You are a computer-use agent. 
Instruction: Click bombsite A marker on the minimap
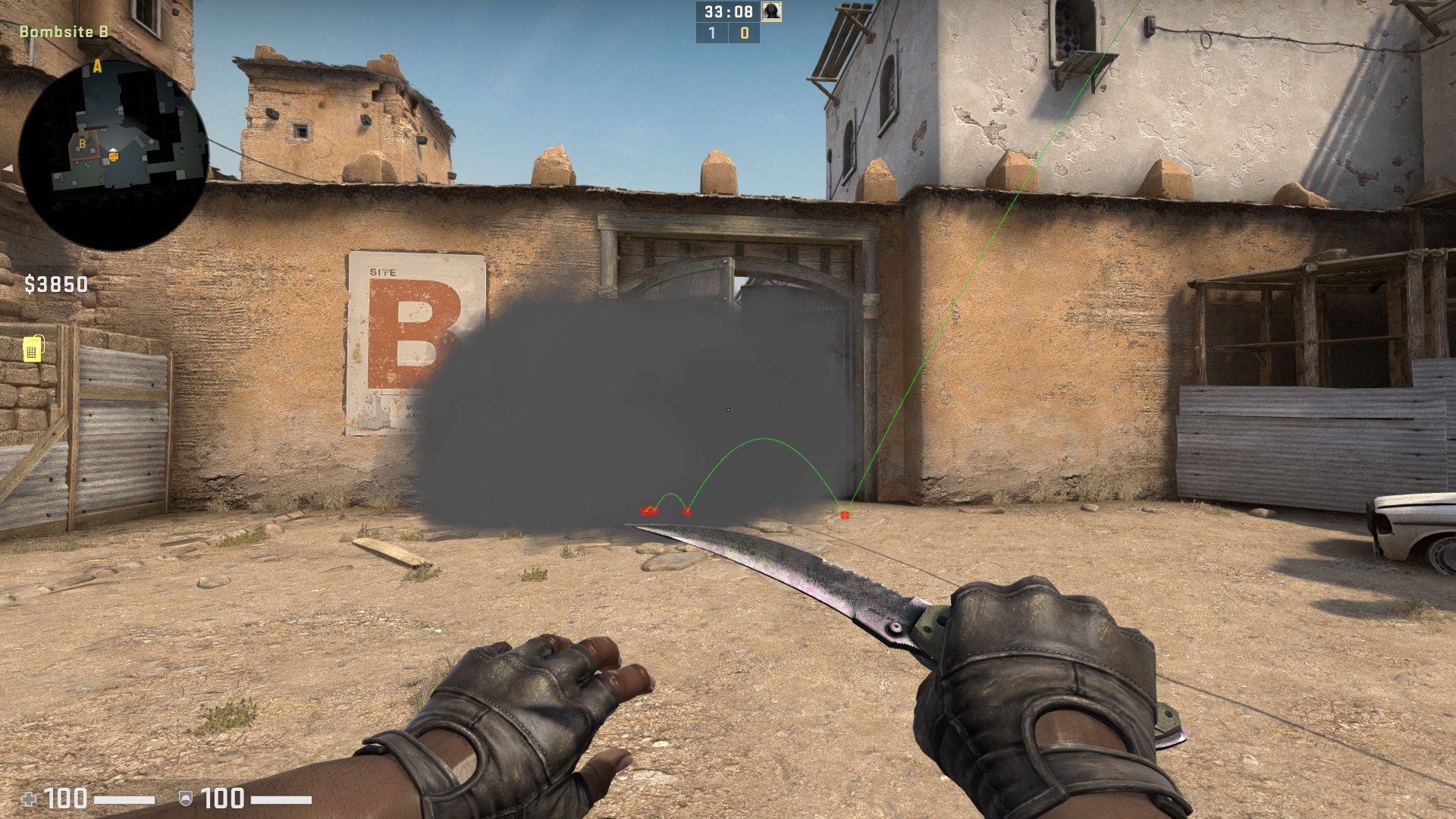[x=96, y=67]
